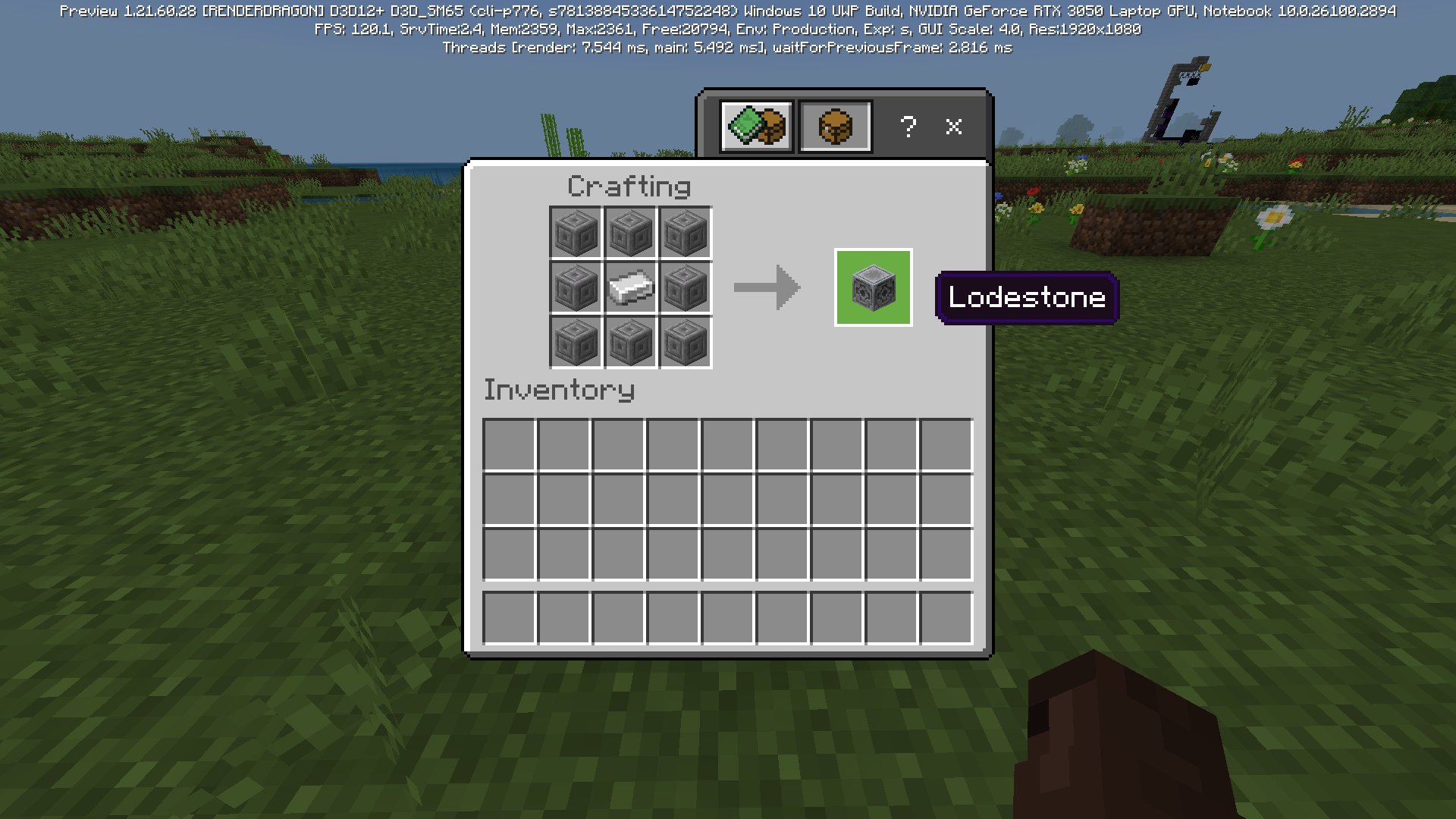Screen dimensions: 1456x819
Task: Click the Inventory heading text
Action: [x=560, y=391]
